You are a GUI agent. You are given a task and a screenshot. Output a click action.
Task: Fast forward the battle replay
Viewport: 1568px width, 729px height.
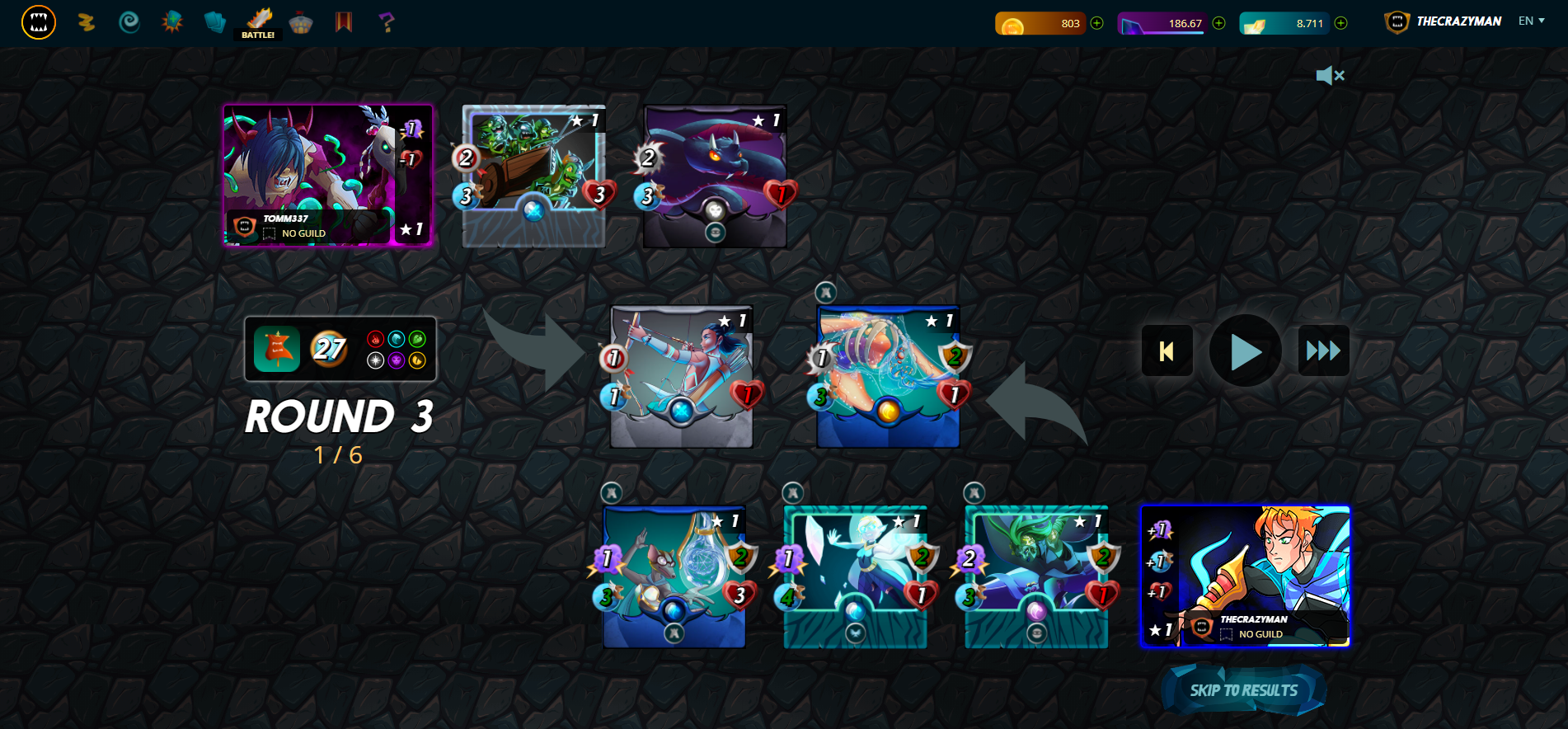point(1323,350)
